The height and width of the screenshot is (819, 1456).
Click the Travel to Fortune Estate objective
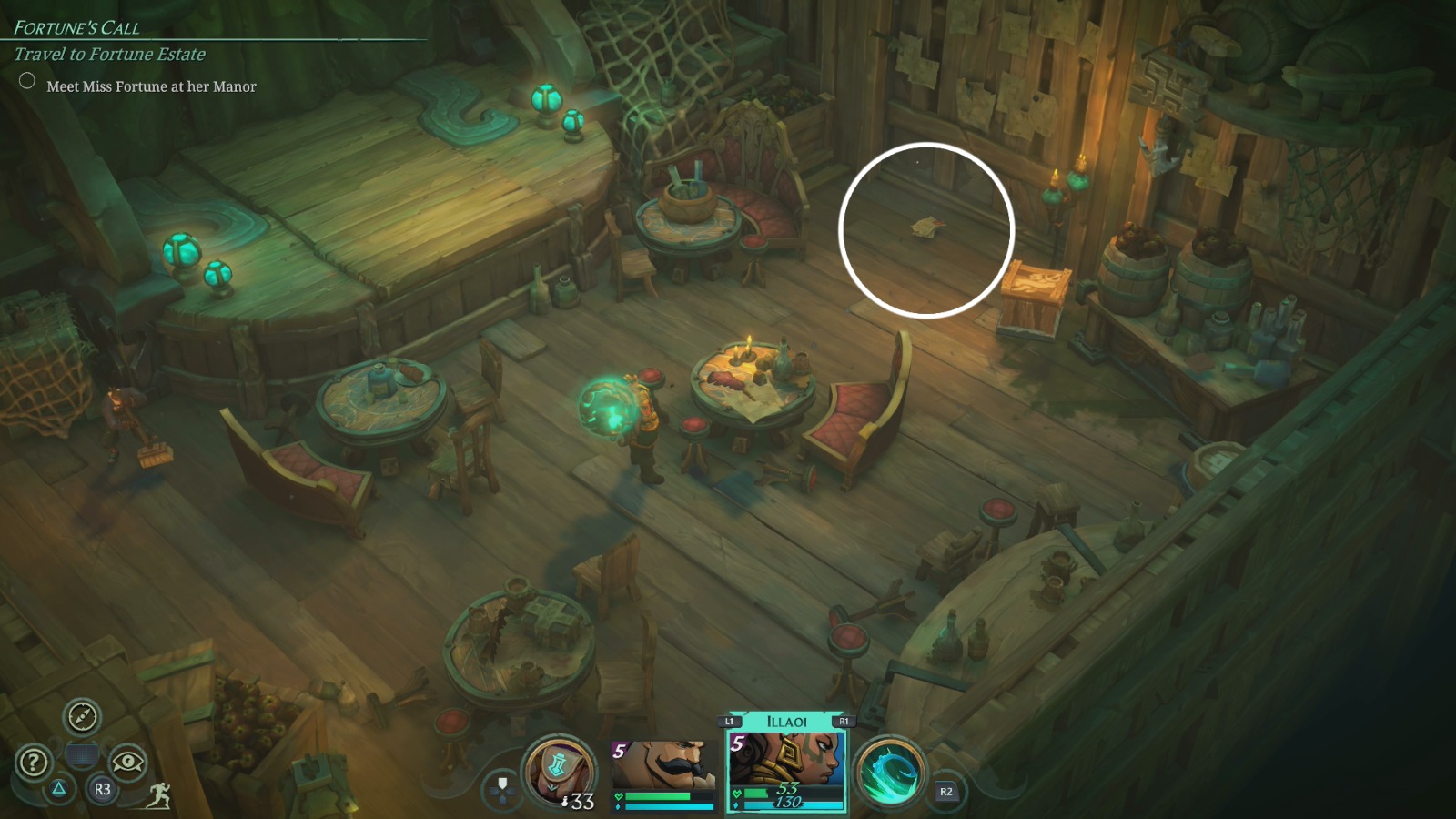coord(109,55)
